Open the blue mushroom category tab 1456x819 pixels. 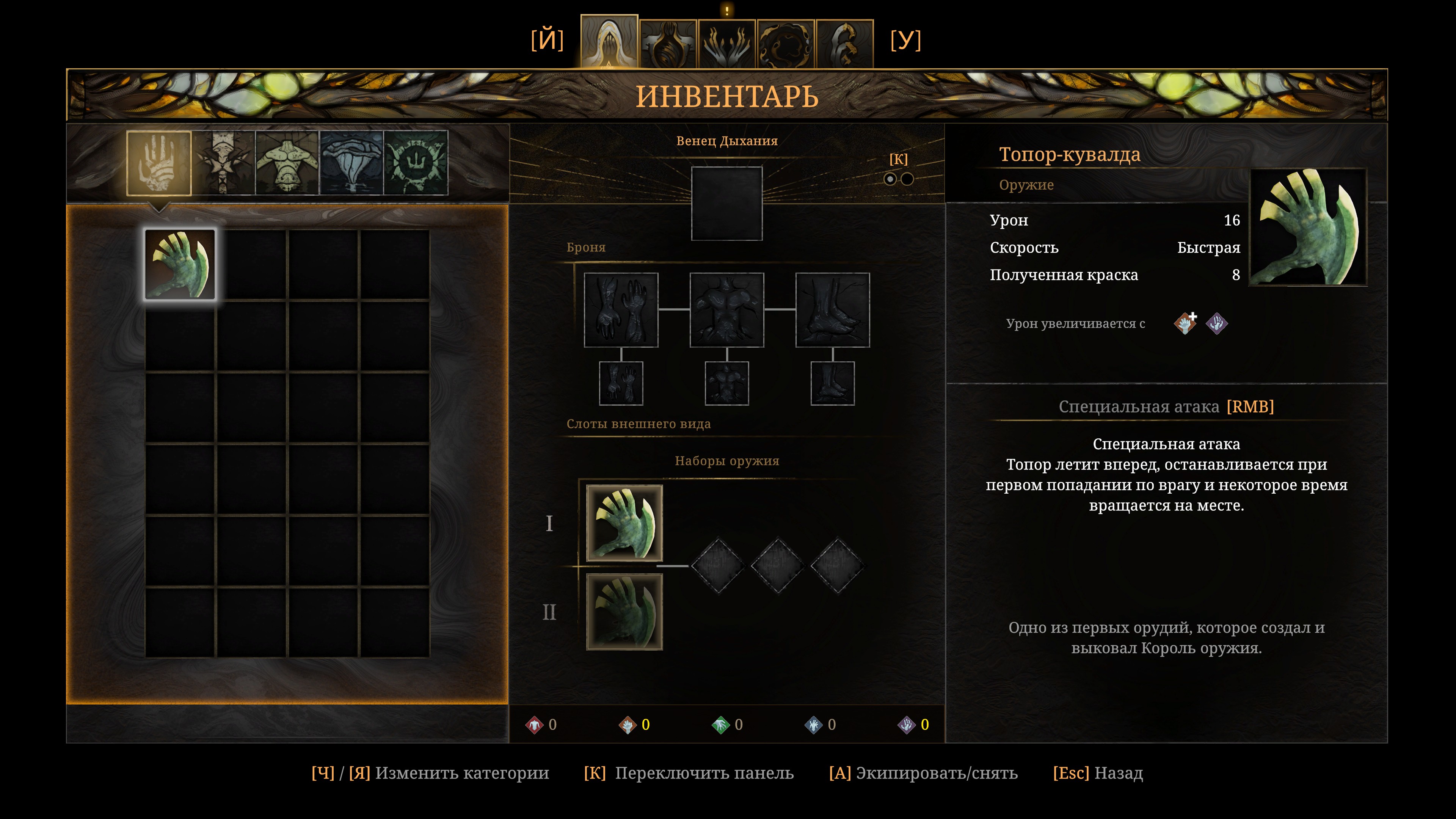(x=351, y=163)
